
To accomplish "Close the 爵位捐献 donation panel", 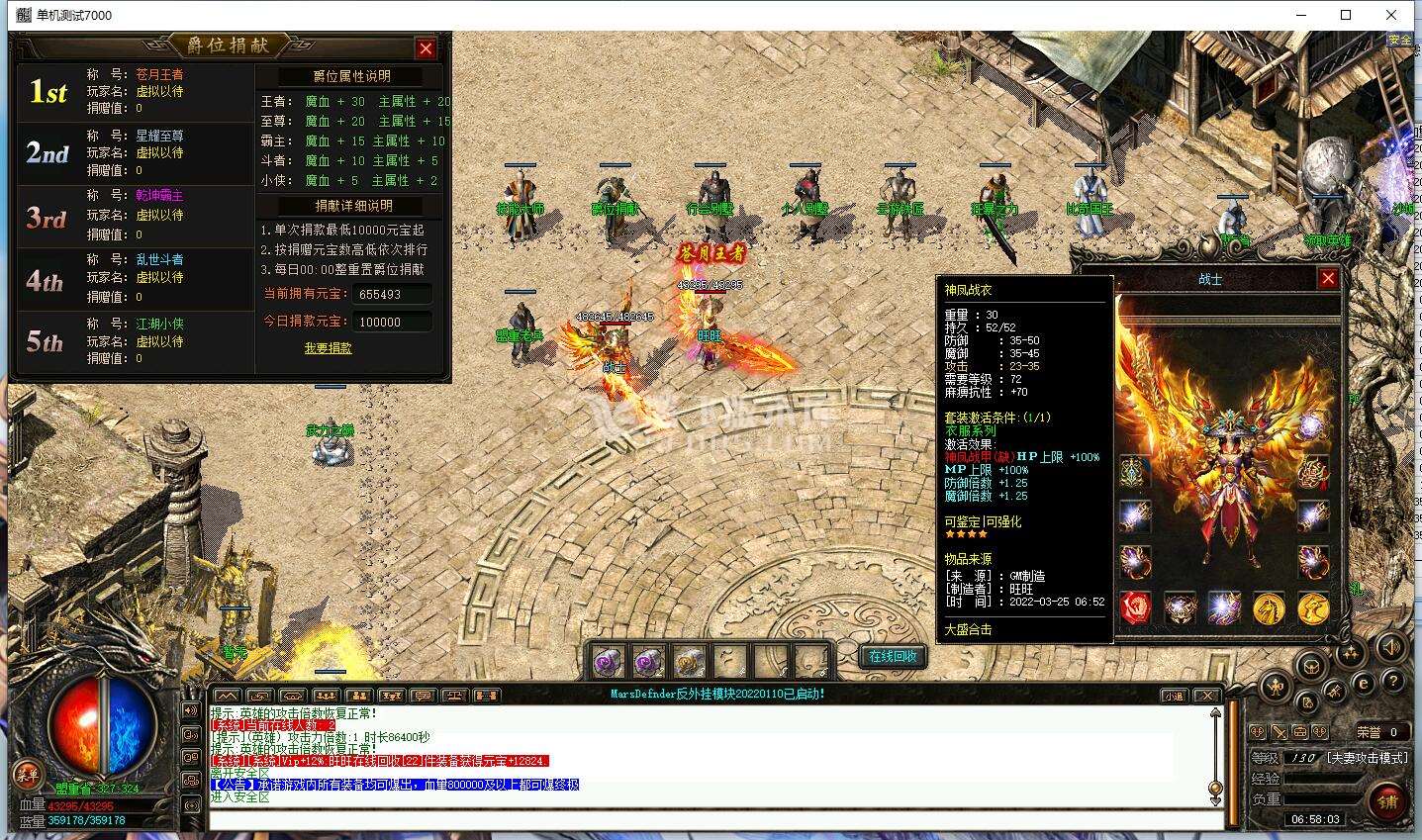I will (x=426, y=48).
